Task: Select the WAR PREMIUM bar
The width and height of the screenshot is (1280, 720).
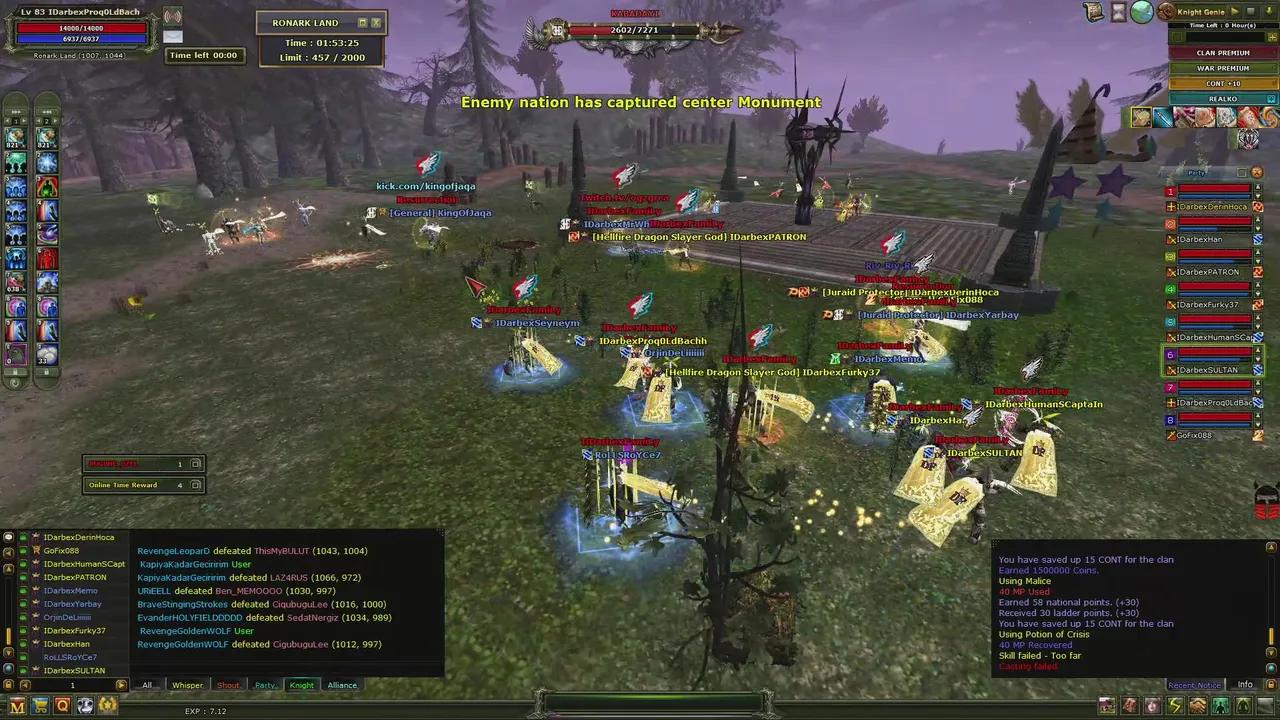Action: (x=1222, y=68)
